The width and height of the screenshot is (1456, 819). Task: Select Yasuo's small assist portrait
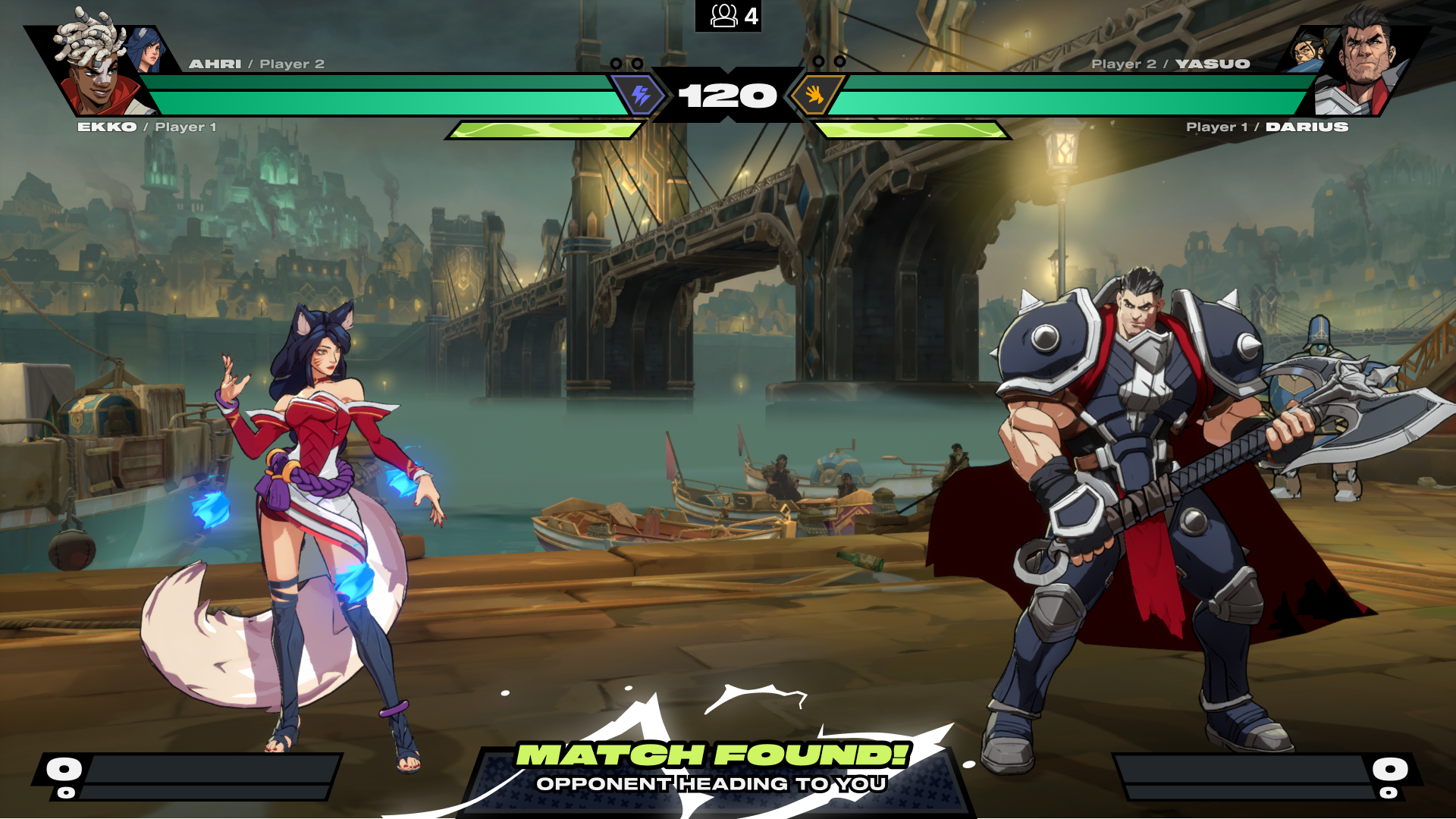[1310, 49]
